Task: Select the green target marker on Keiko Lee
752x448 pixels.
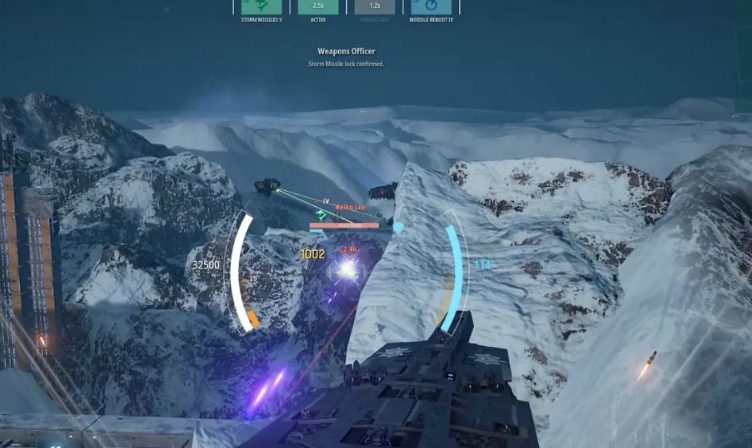Action: (x=322, y=214)
